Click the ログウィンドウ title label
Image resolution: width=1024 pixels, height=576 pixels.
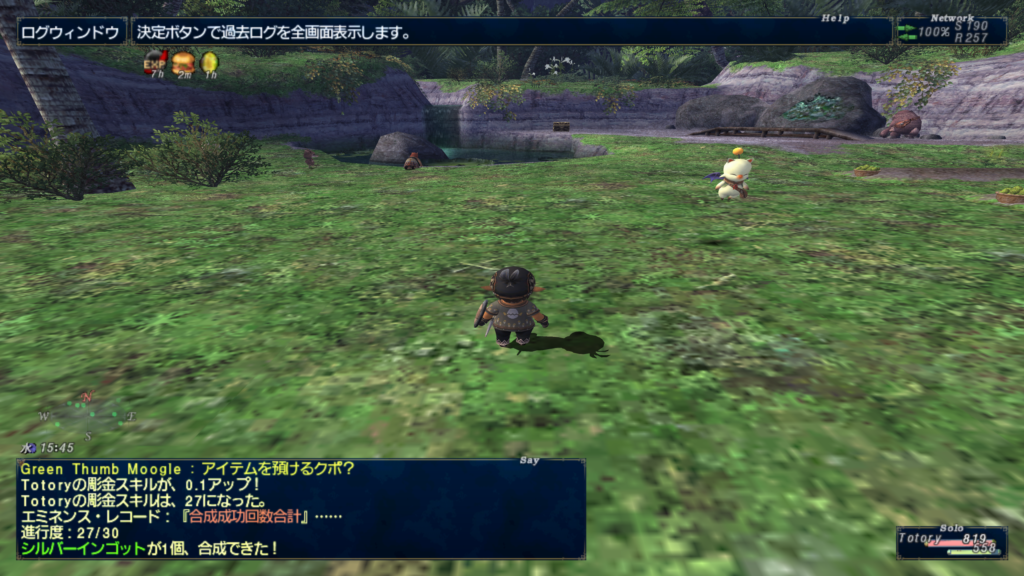click(x=72, y=32)
